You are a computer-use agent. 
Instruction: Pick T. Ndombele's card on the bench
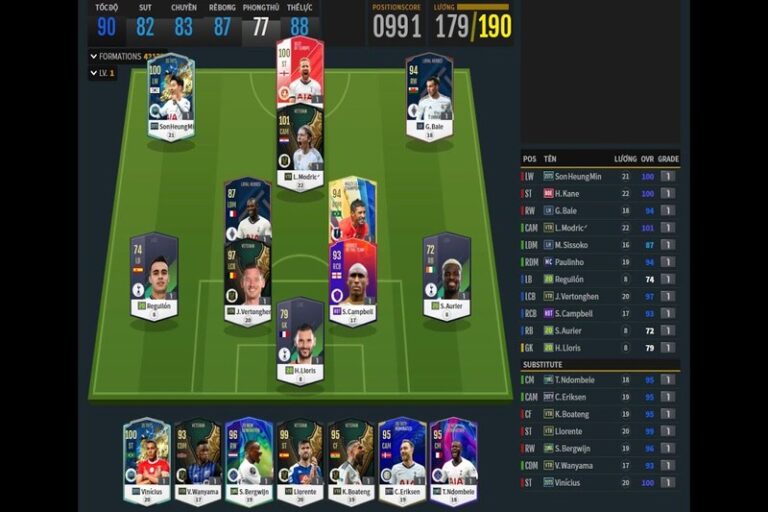(x=454, y=461)
